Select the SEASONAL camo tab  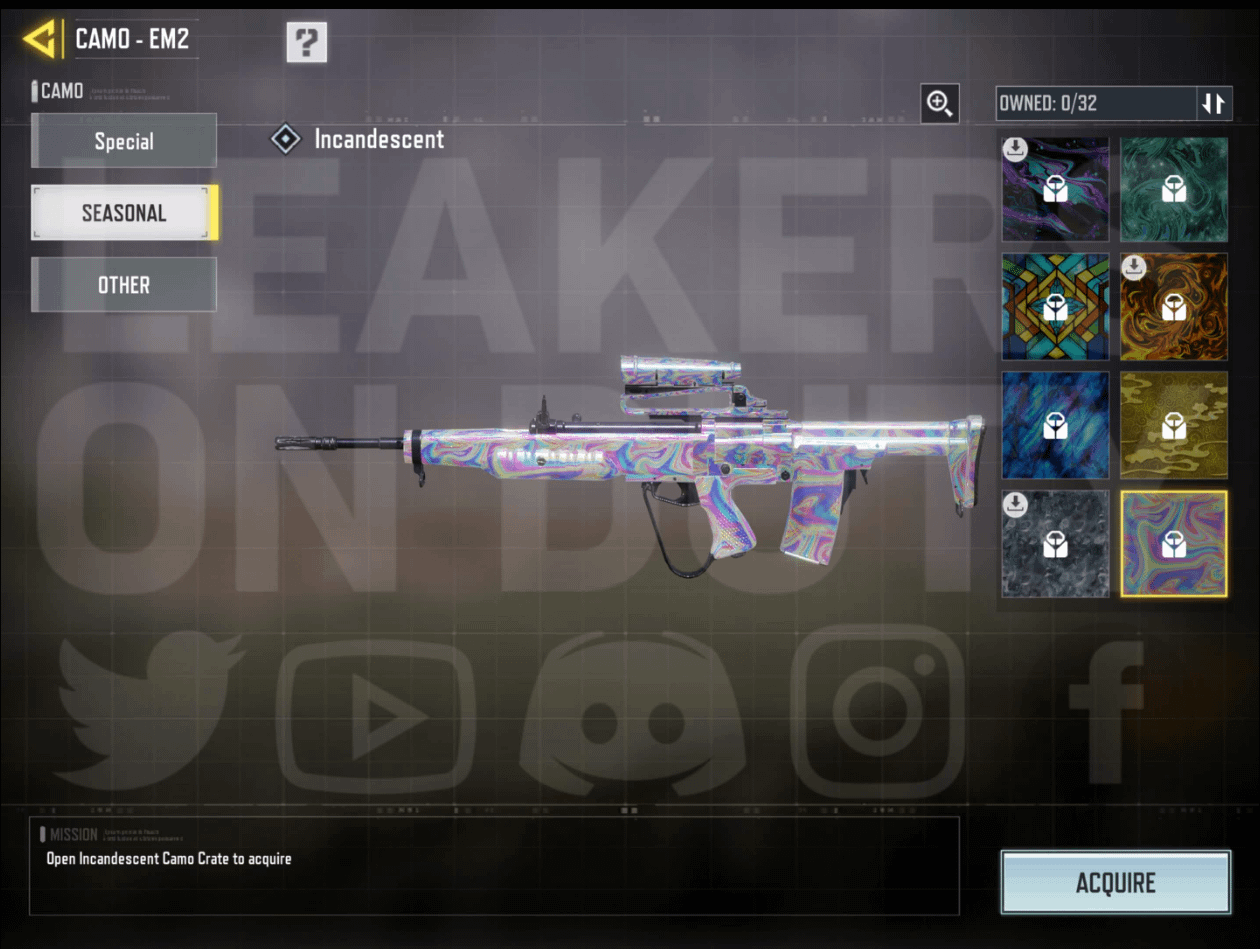click(124, 213)
